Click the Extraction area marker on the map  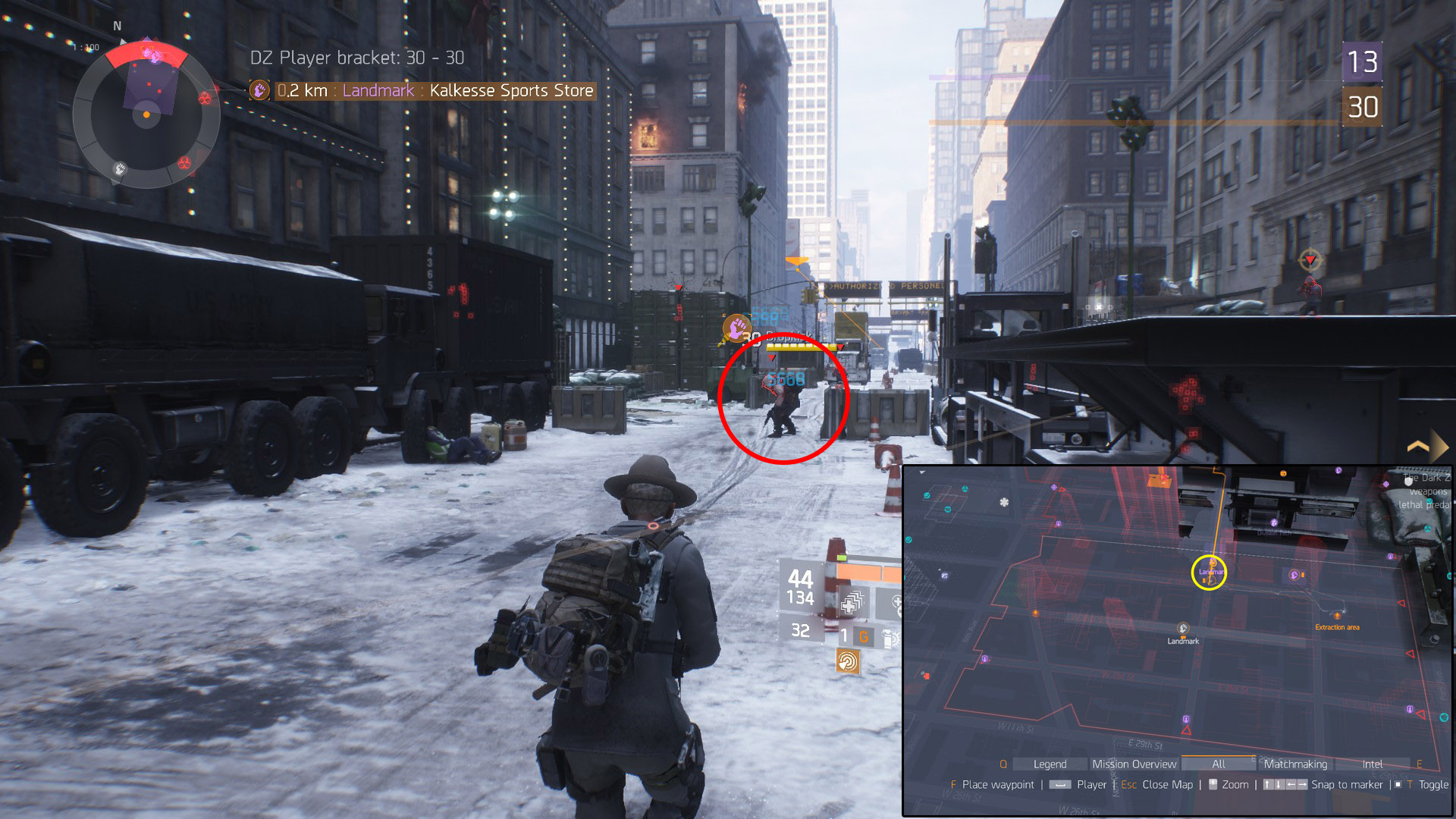[x=1337, y=617]
